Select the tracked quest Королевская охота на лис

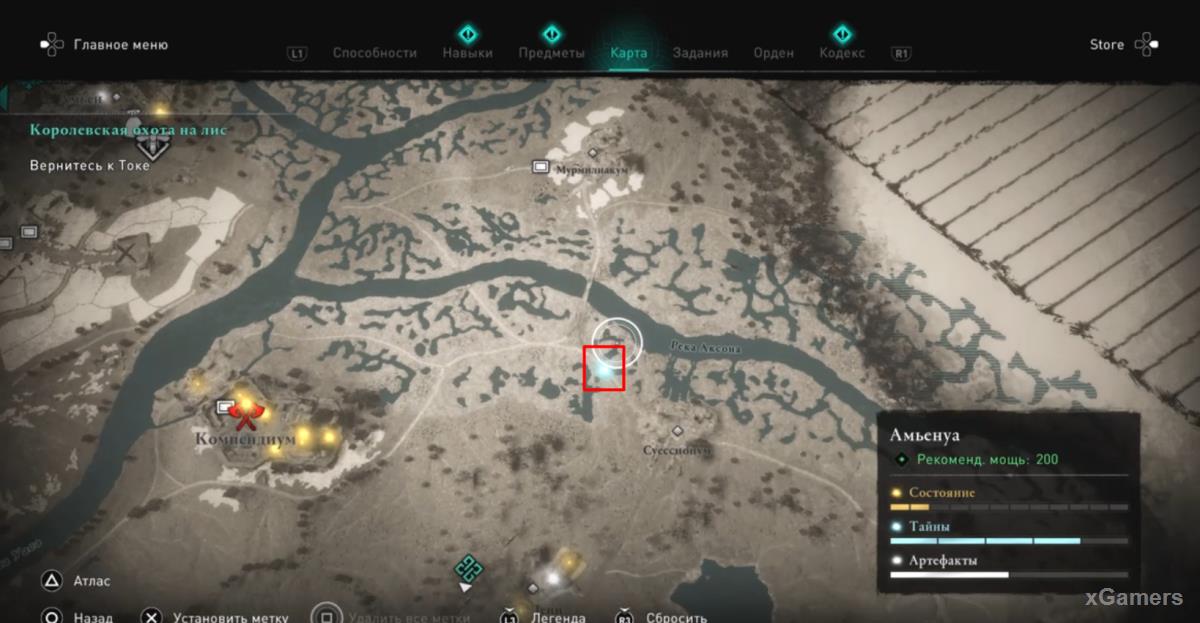coord(128,130)
